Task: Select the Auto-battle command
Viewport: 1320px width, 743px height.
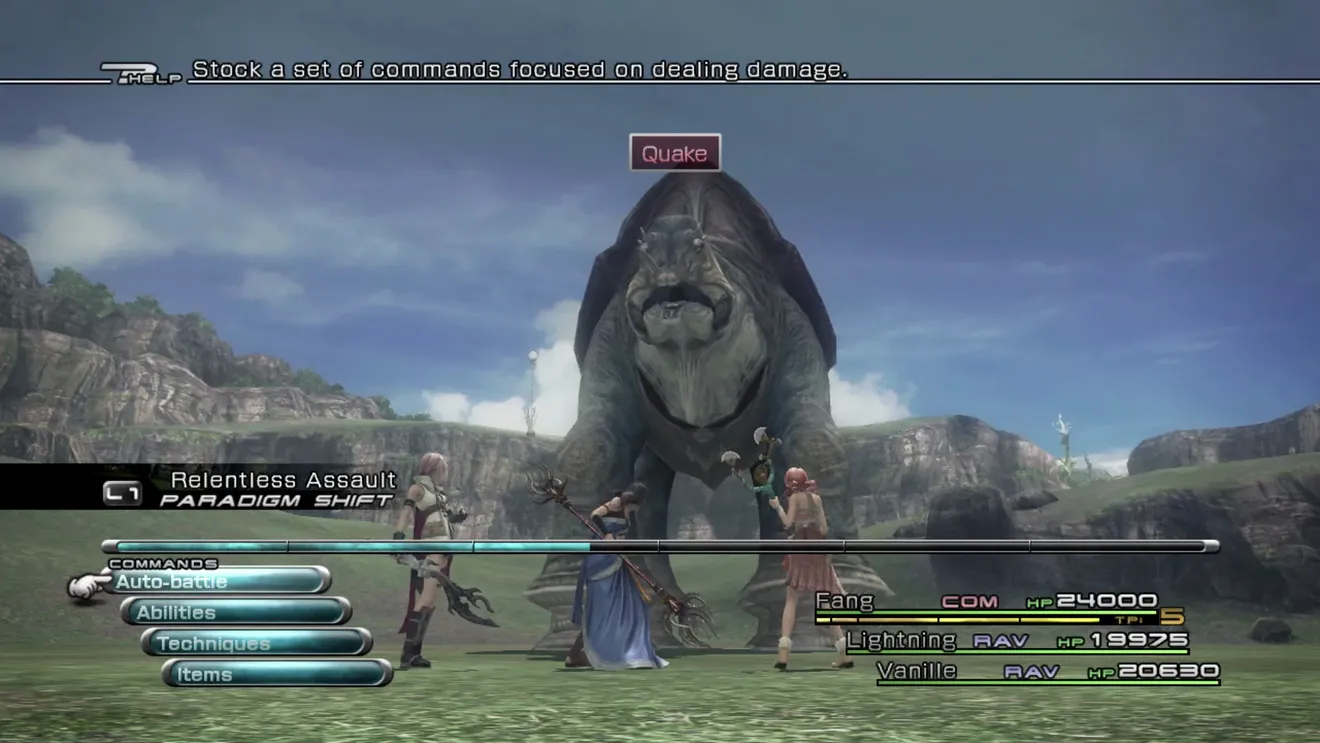Action: pos(220,581)
